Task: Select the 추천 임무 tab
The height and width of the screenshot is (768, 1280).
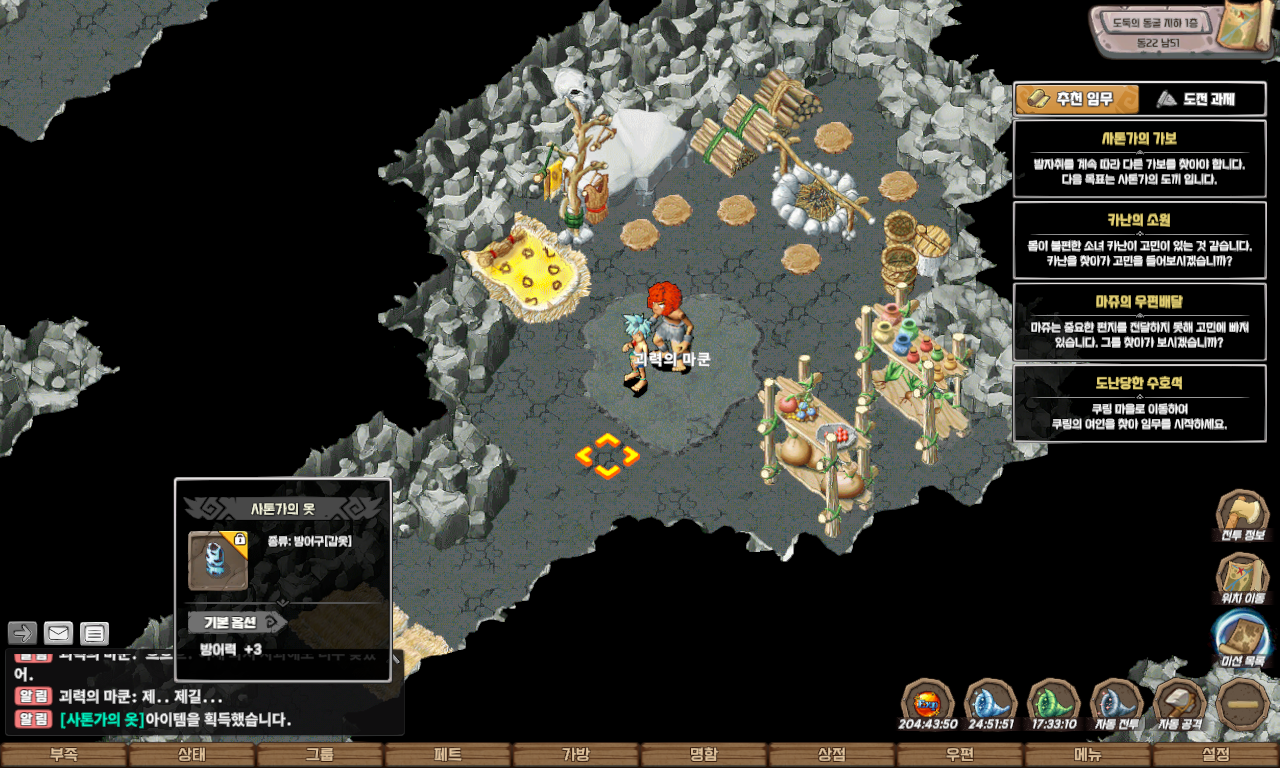Action: coord(1077,99)
